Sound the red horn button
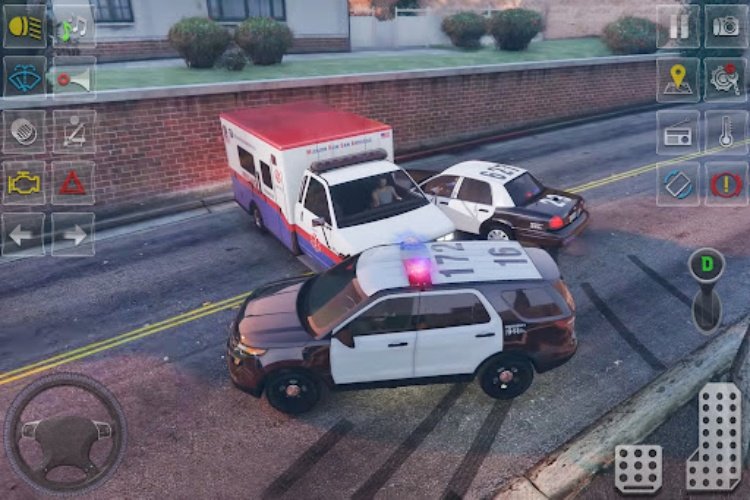 (x=73, y=78)
